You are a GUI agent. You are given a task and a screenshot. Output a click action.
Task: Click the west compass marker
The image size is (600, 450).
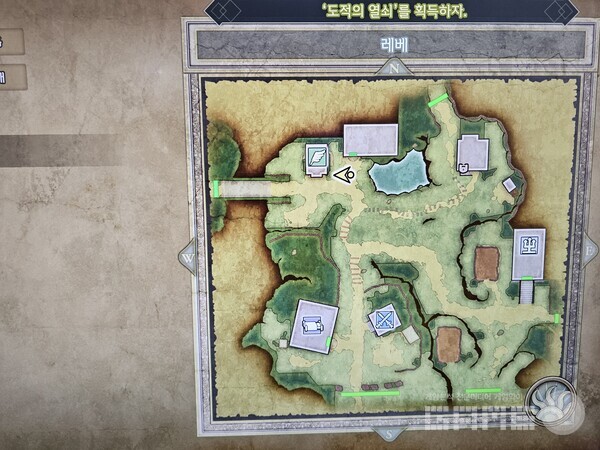(x=188, y=257)
